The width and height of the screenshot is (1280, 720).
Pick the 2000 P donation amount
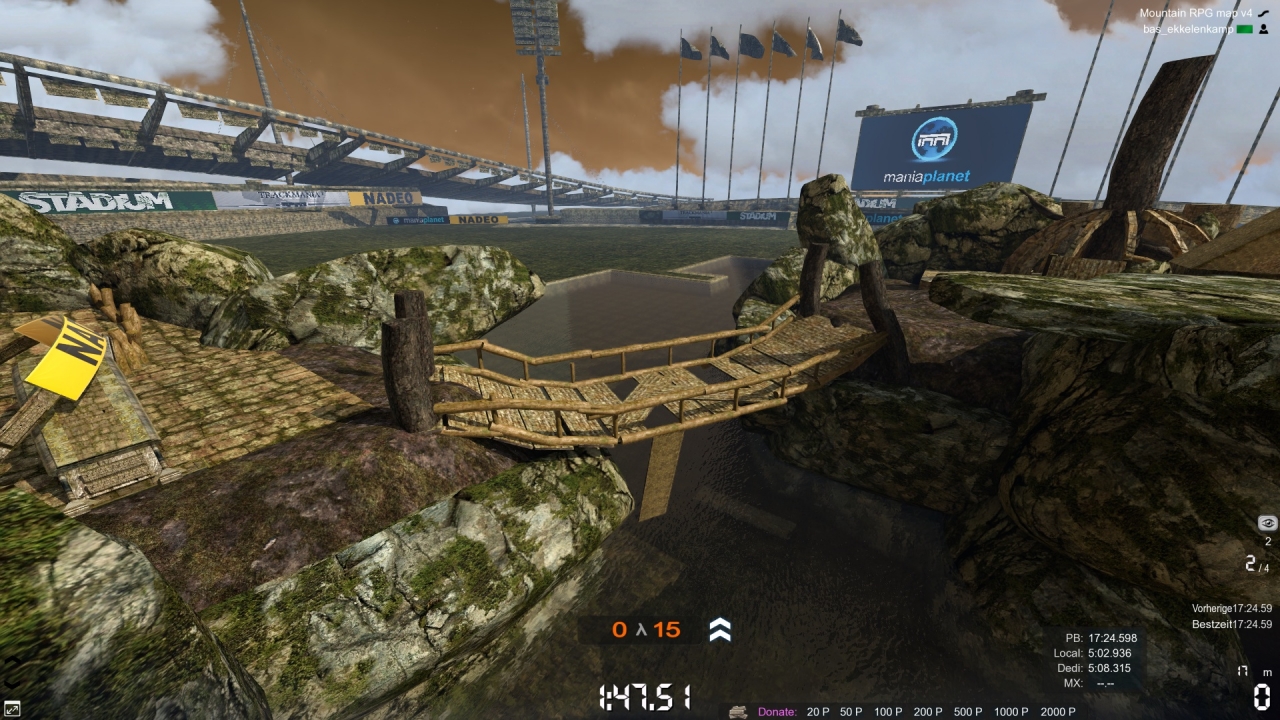(x=1058, y=712)
